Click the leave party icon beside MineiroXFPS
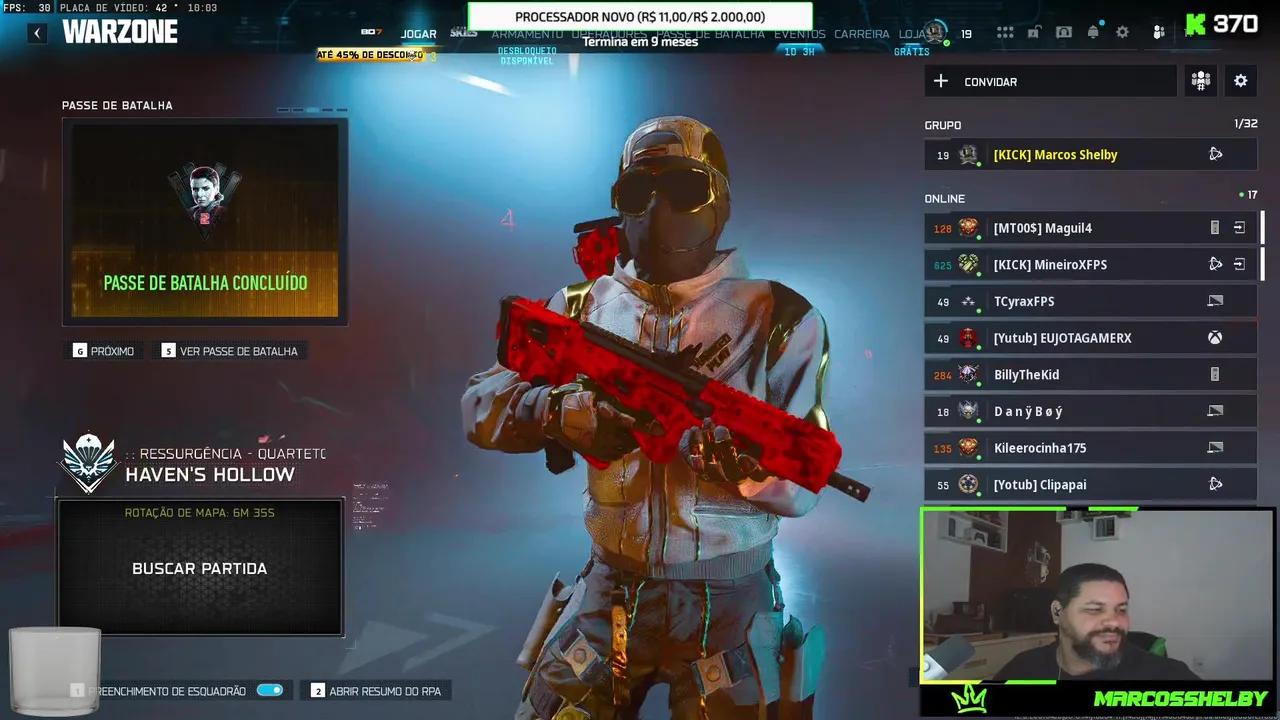This screenshot has height=720, width=1280. click(1239, 264)
